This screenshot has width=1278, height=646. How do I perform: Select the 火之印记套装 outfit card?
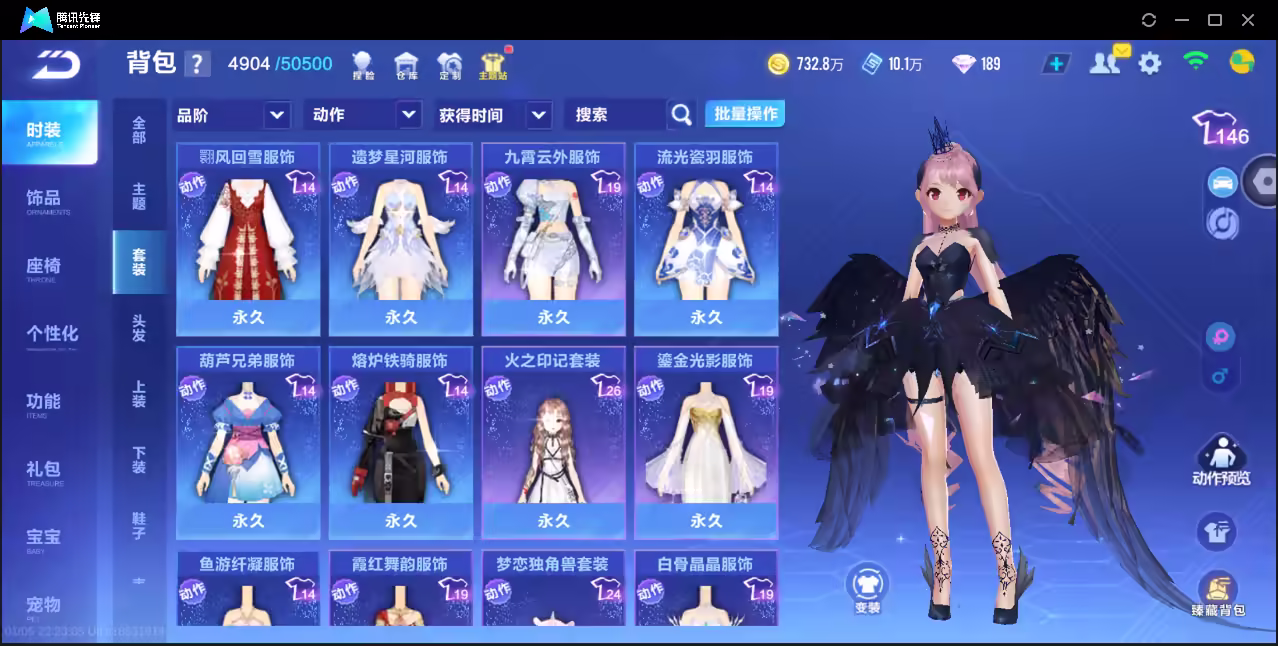(553, 442)
